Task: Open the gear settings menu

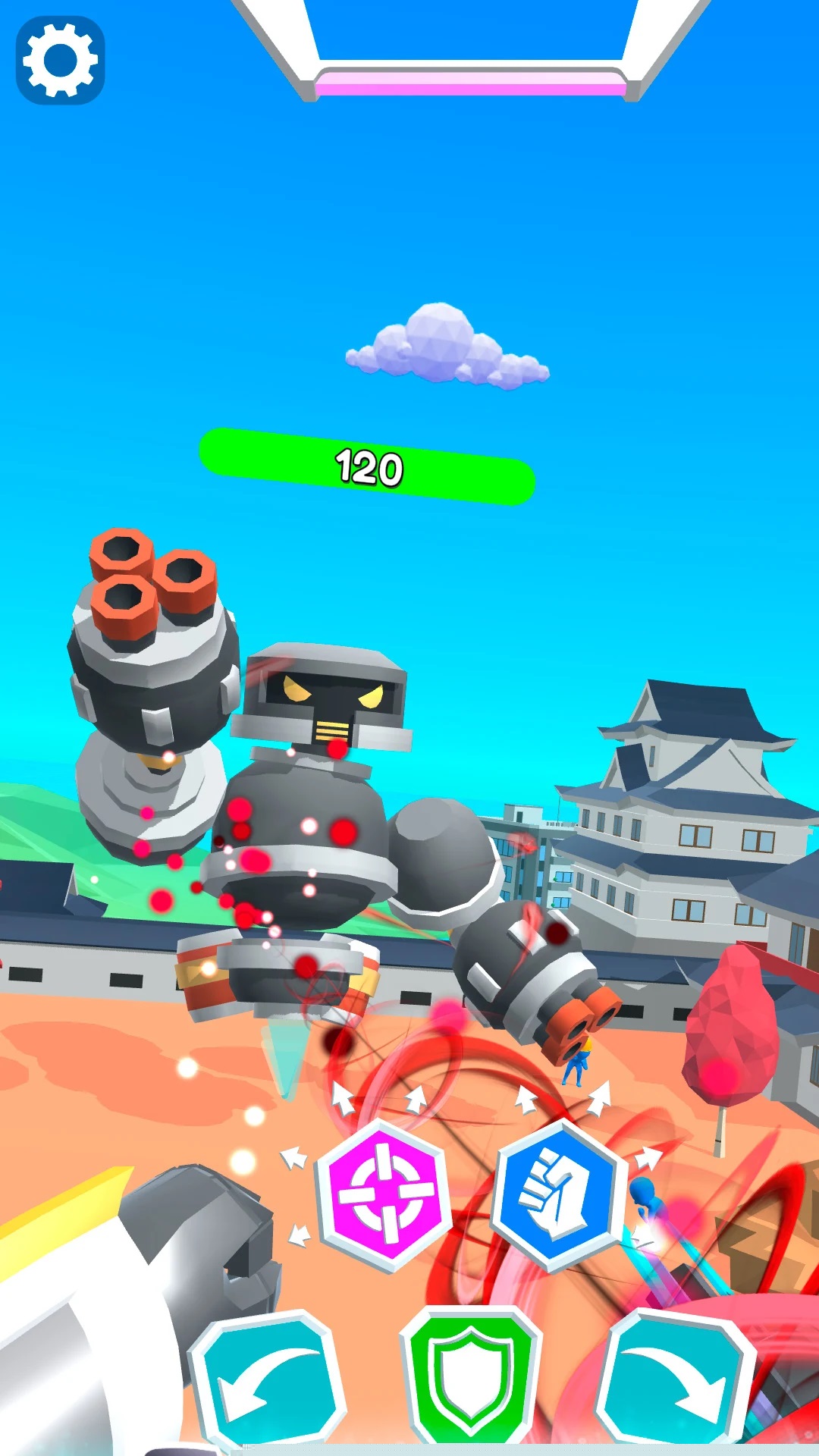Action: (x=60, y=60)
